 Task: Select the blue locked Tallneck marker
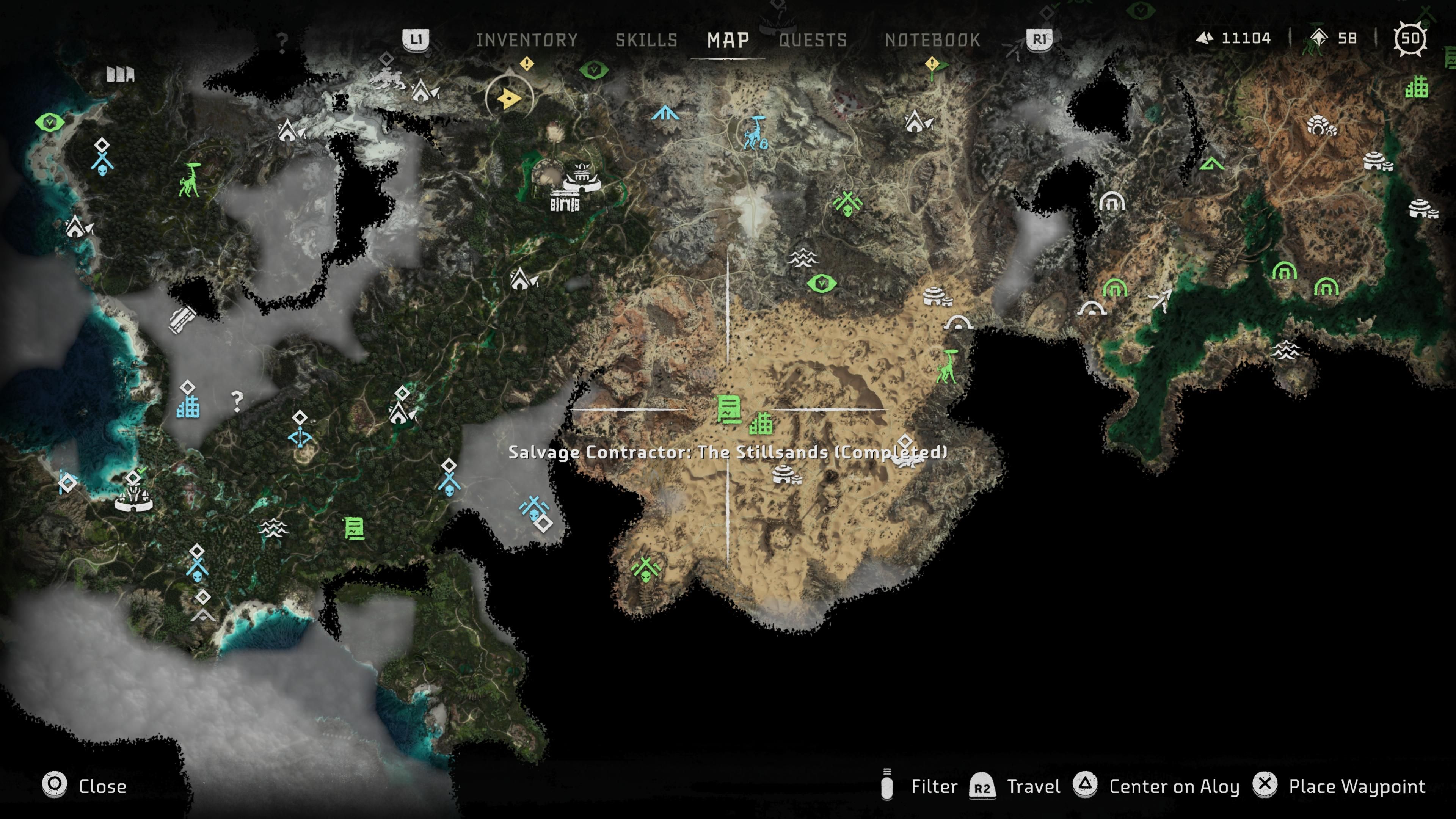(x=756, y=133)
